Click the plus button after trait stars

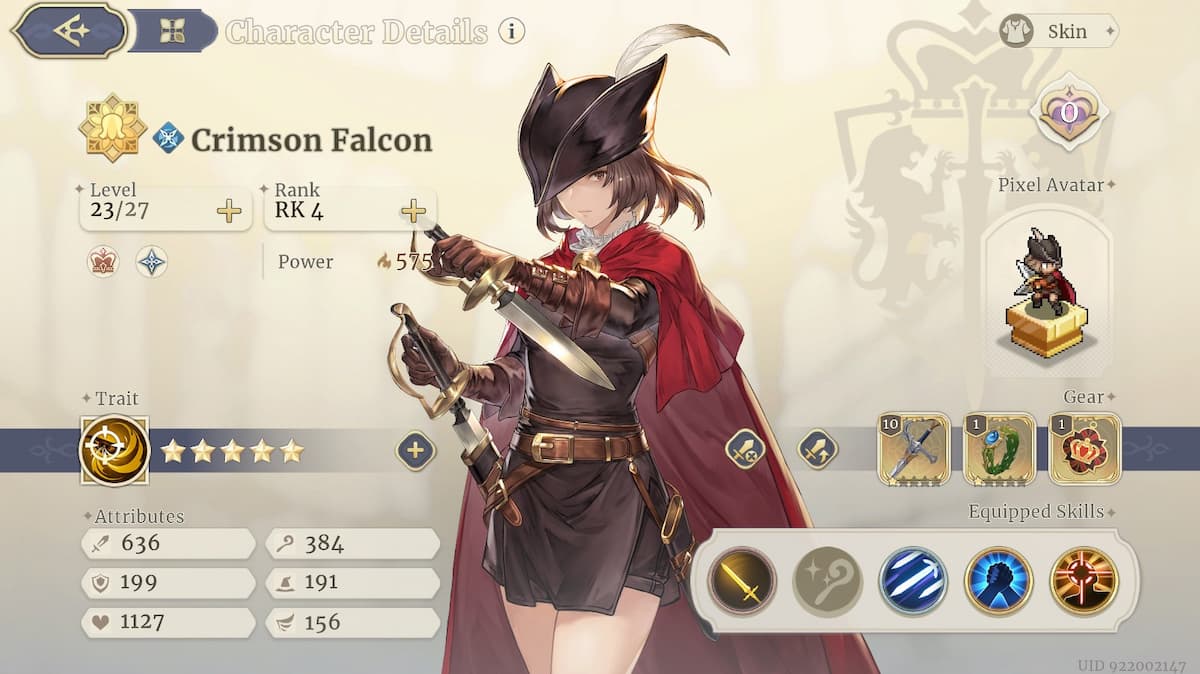(416, 451)
